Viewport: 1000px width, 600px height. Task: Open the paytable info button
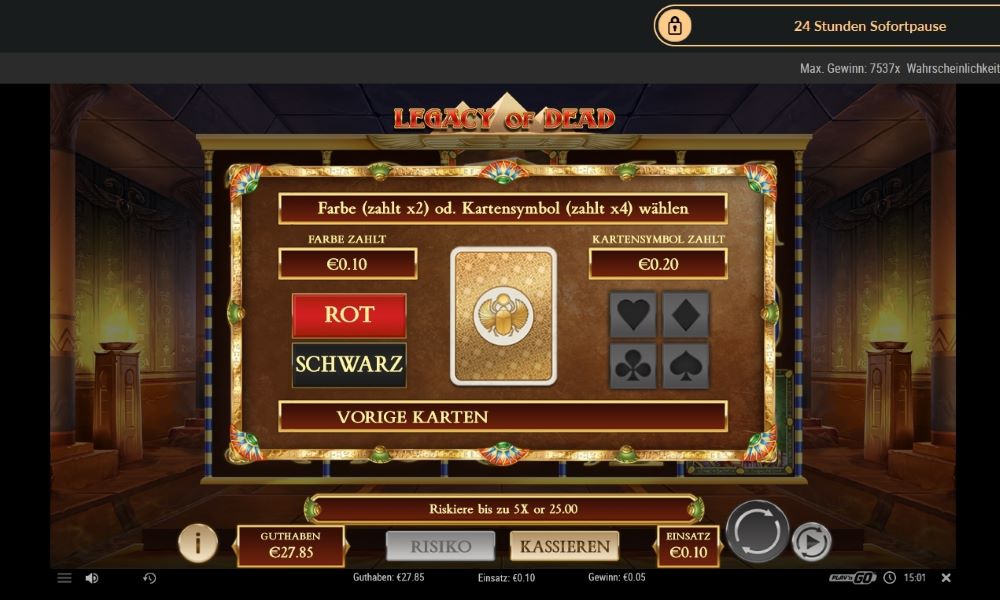pos(198,543)
